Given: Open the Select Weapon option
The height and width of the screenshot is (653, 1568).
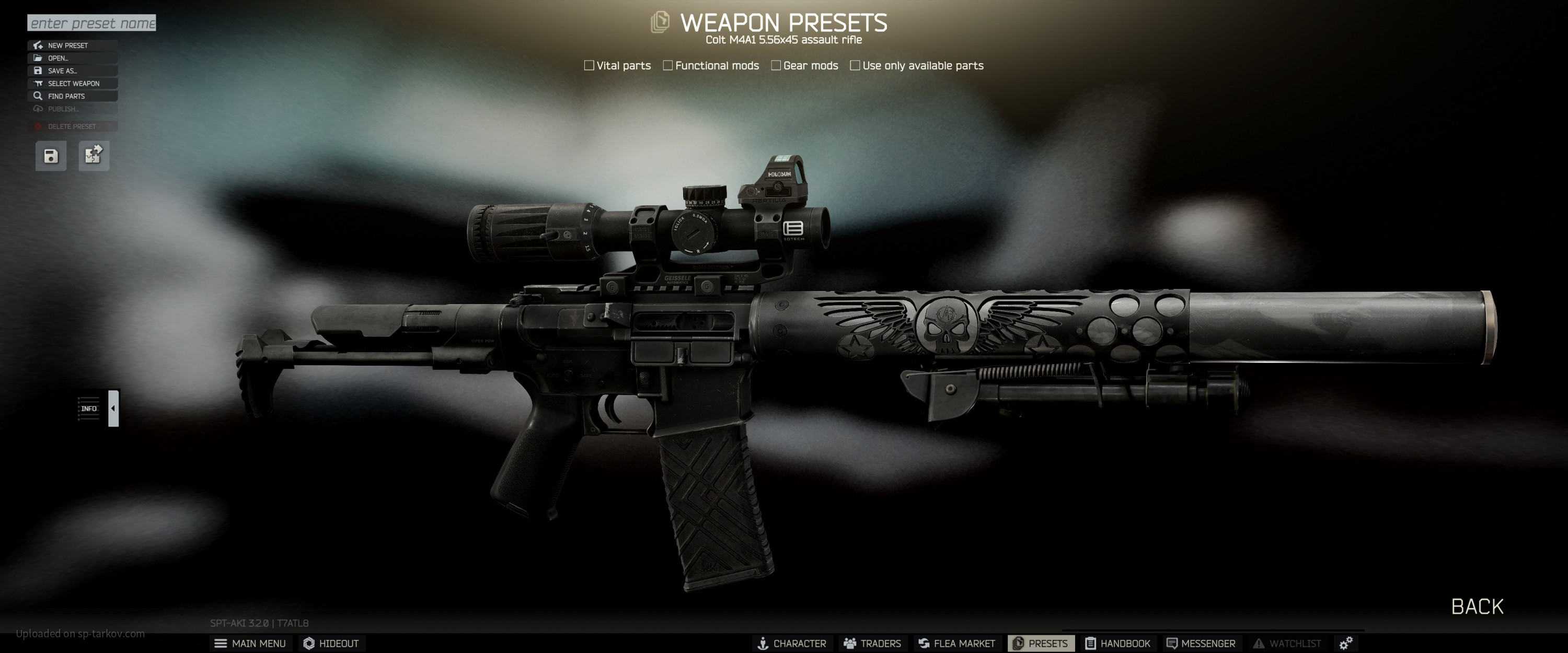Looking at the screenshot, I should click(x=73, y=84).
